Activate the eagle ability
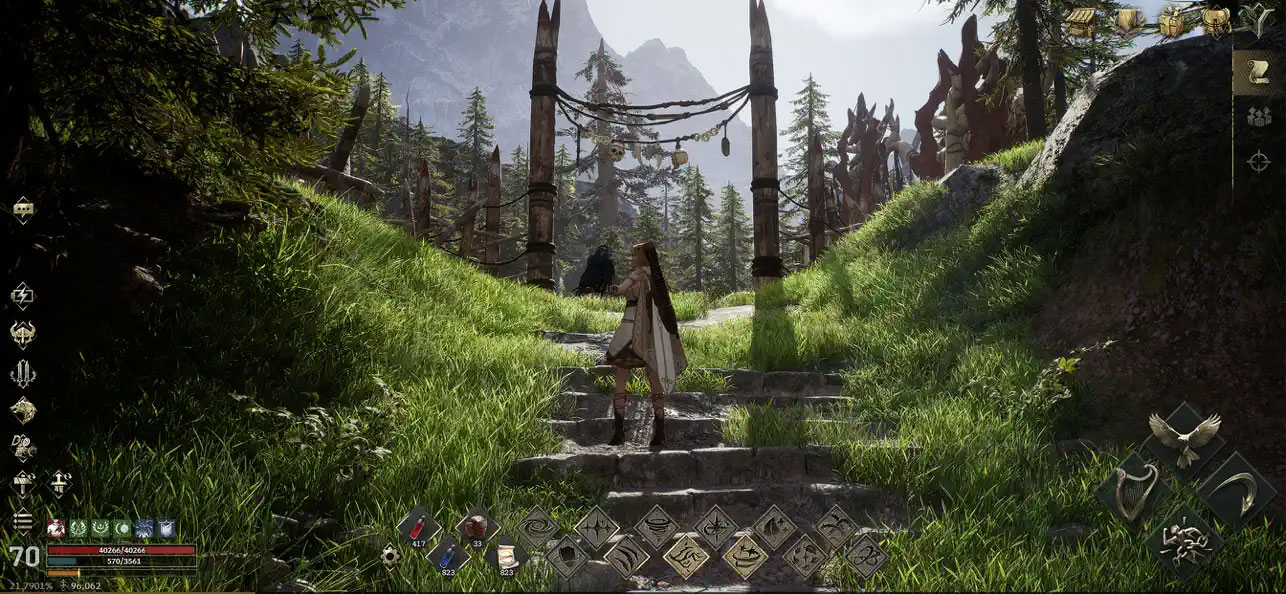 (1185, 438)
